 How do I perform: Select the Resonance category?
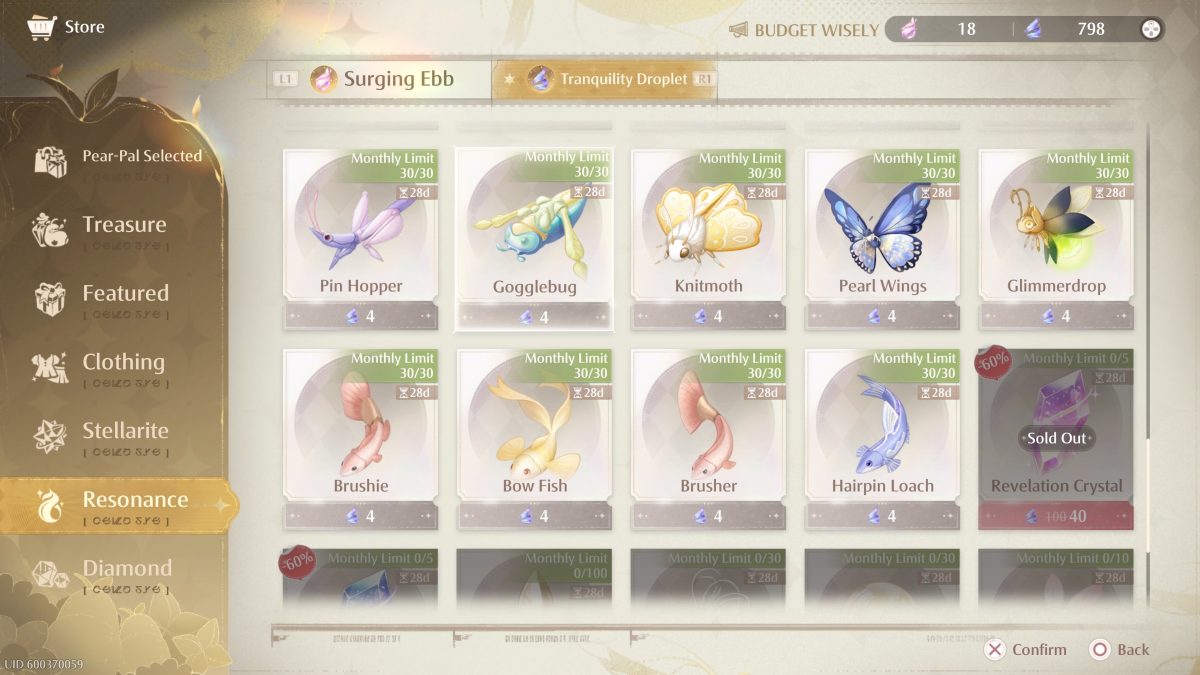pyautogui.click(x=134, y=500)
